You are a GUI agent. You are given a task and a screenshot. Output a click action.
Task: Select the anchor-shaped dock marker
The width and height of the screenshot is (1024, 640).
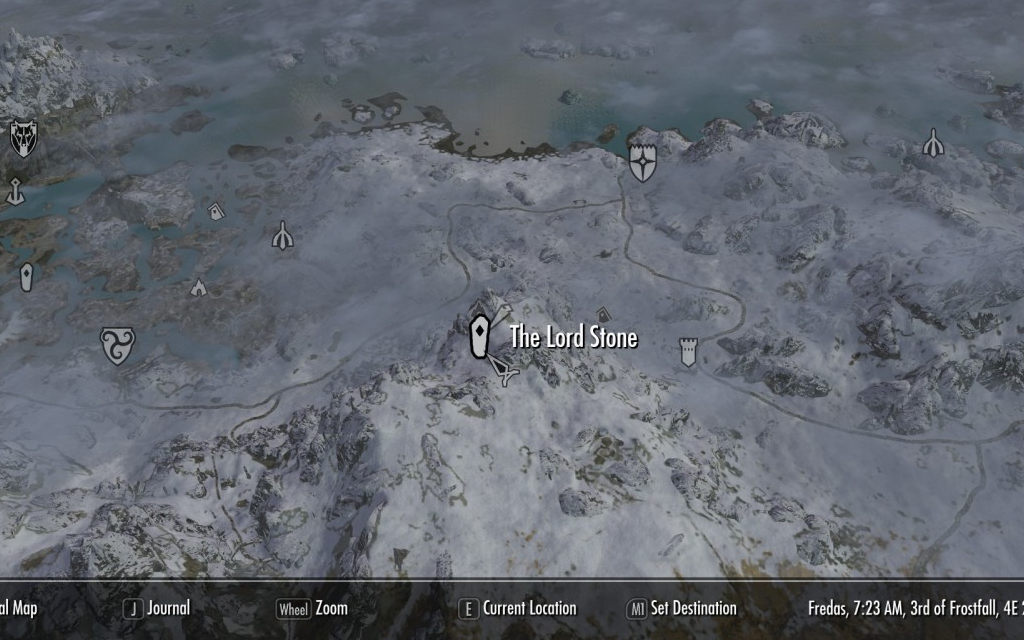point(15,190)
